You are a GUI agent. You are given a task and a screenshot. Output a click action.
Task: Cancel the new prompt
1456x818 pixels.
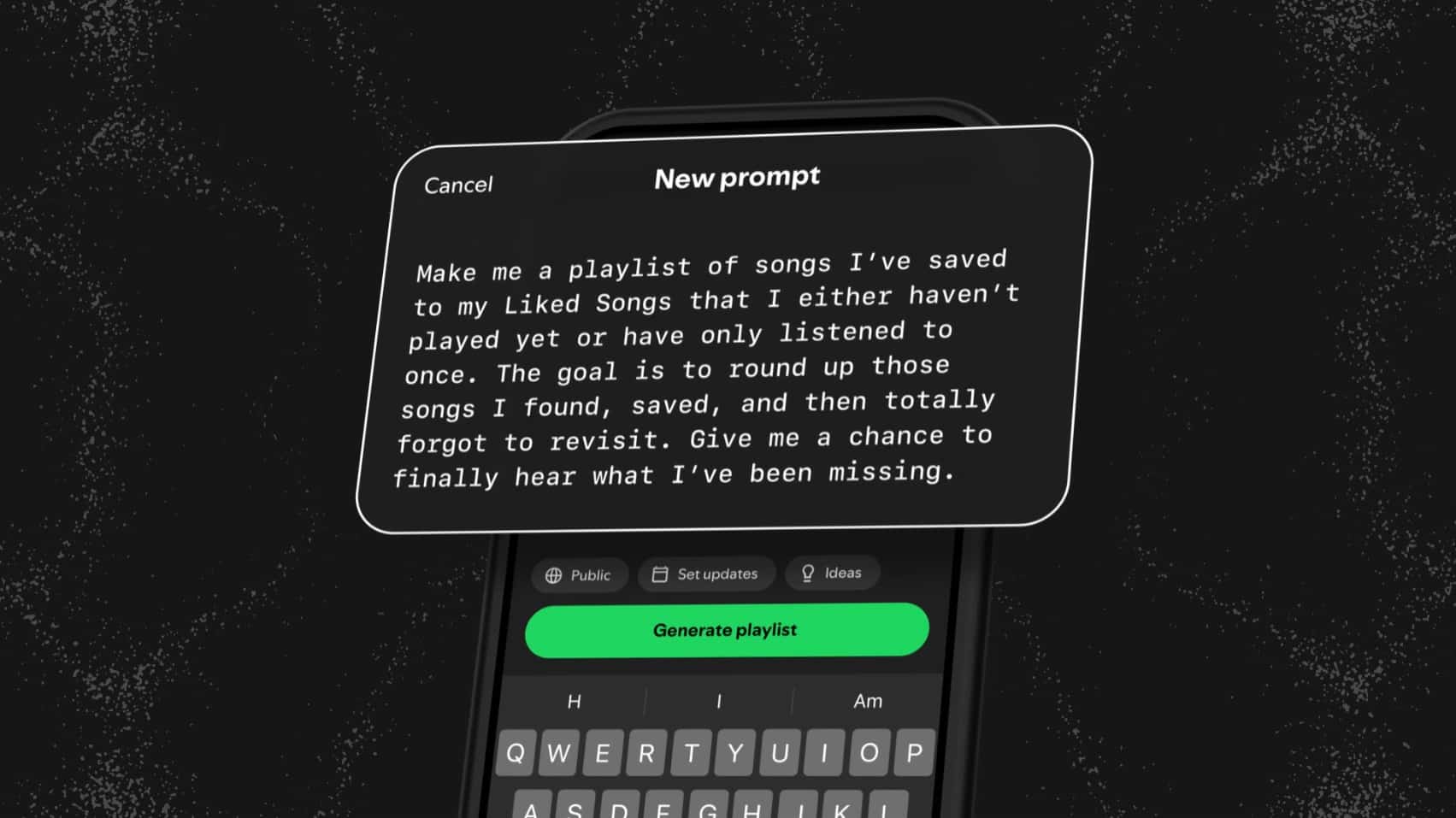point(457,184)
